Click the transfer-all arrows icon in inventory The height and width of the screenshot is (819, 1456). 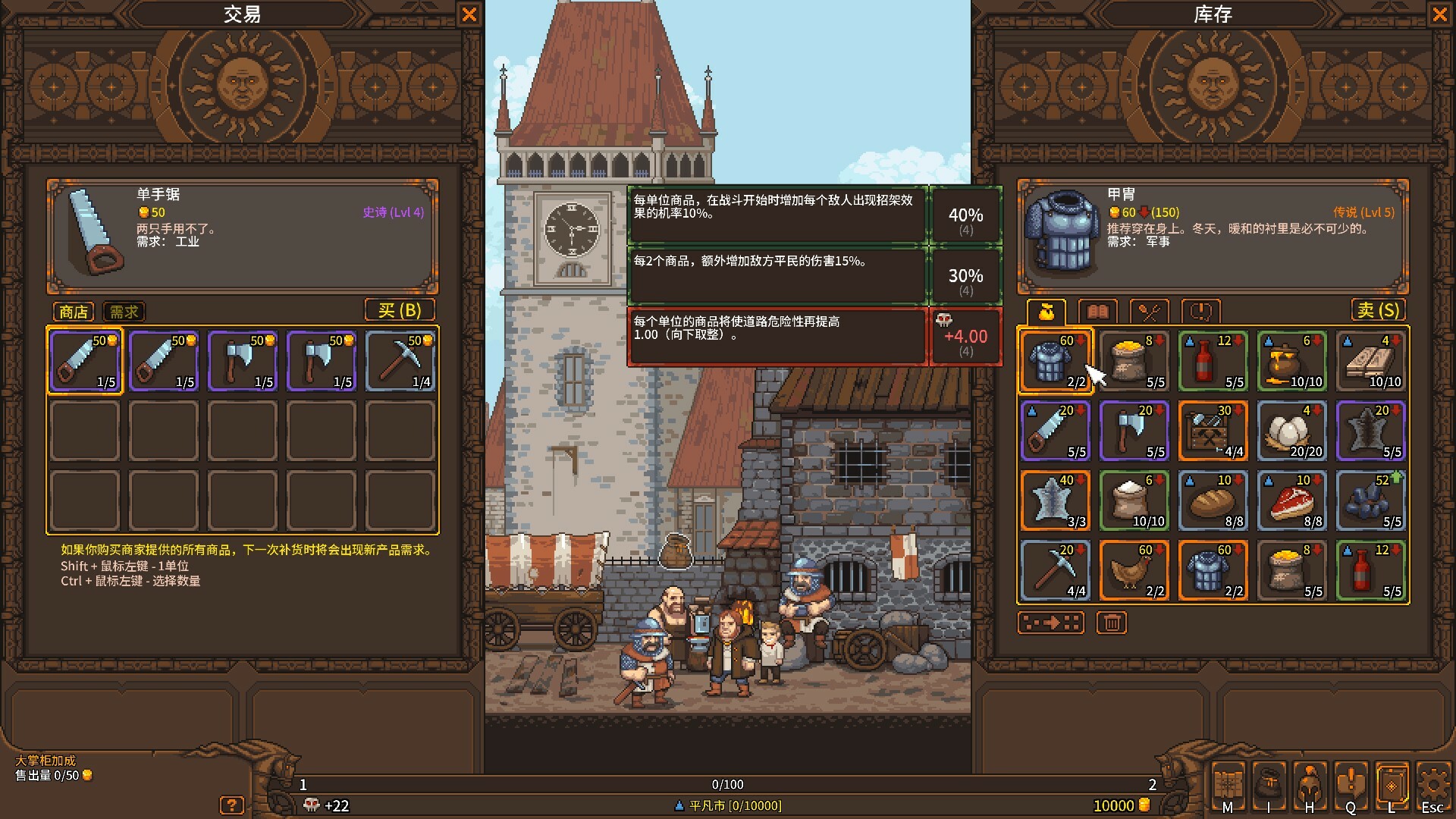point(1052,623)
